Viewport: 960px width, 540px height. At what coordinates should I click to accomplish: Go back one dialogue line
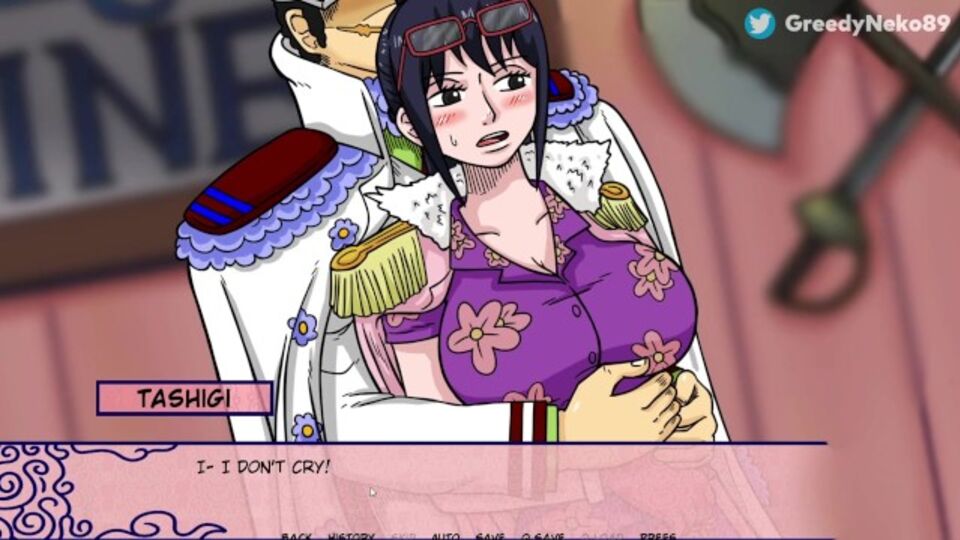296,536
